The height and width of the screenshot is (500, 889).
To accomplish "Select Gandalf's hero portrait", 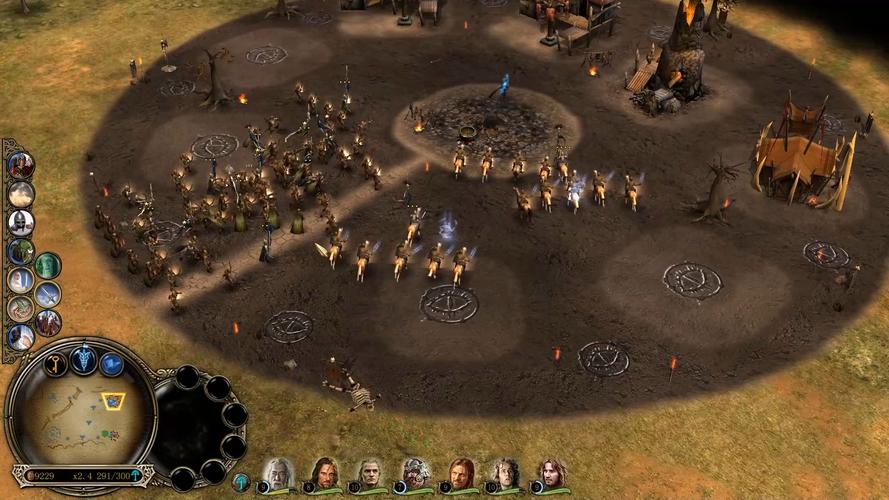I will (279, 472).
